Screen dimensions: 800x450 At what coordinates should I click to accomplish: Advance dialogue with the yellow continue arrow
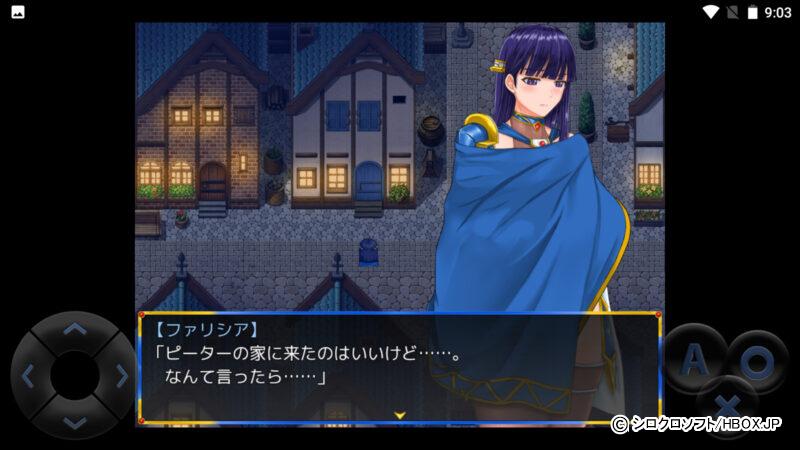(x=400, y=414)
